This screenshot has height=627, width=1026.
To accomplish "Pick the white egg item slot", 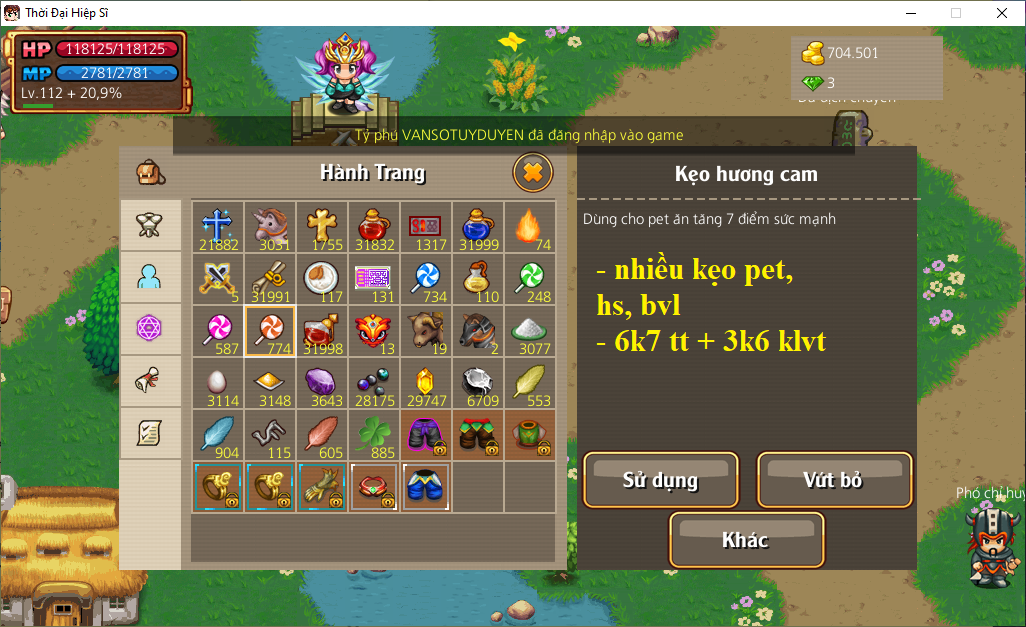I will [218, 383].
